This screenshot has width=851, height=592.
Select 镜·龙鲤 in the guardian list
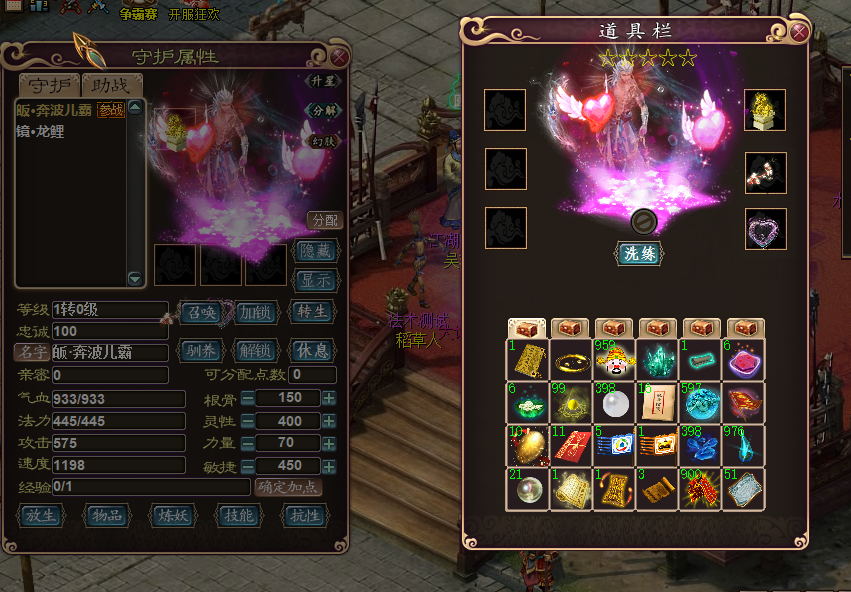tap(40, 131)
